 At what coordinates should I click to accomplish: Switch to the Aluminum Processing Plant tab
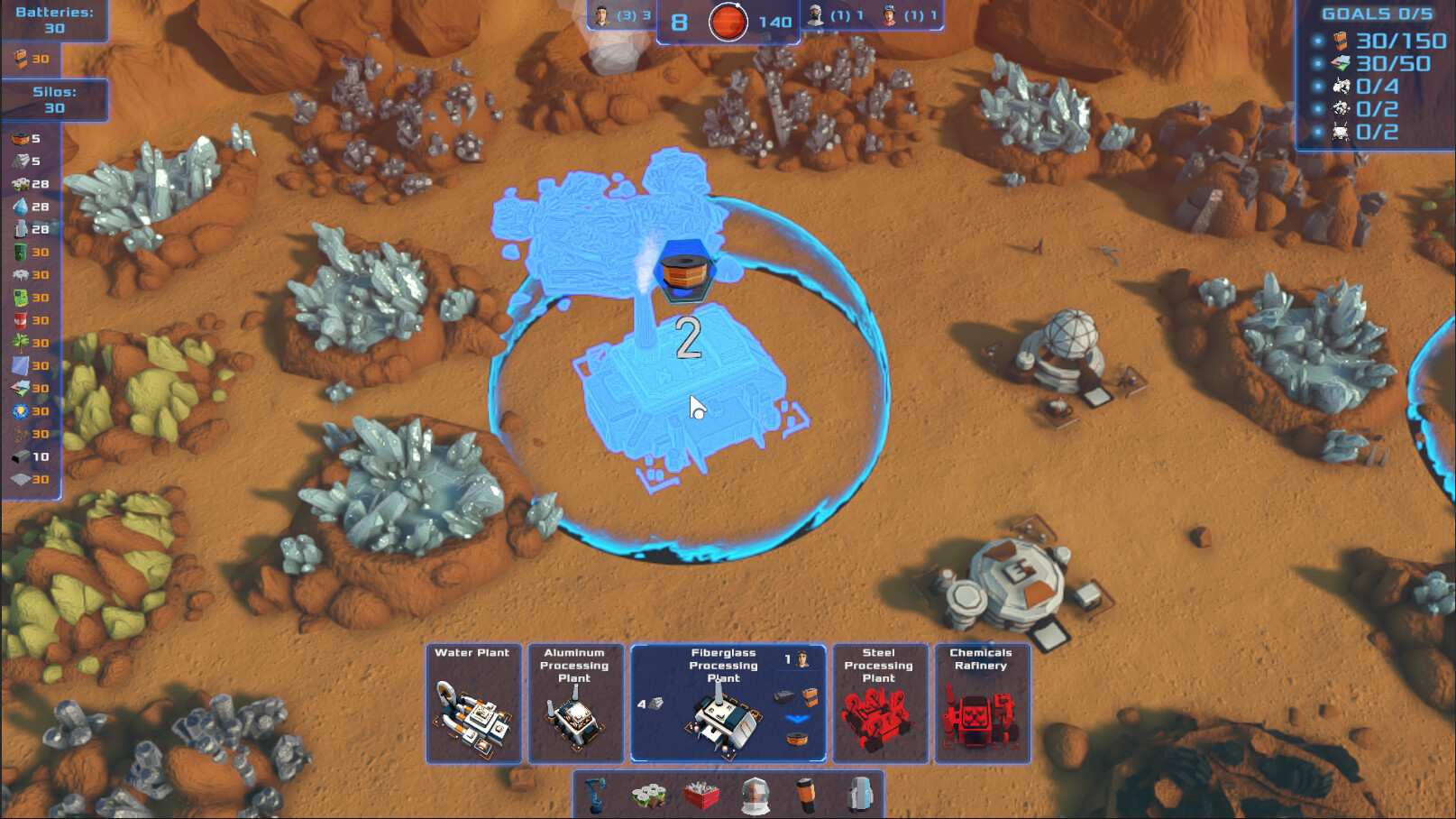click(575, 704)
